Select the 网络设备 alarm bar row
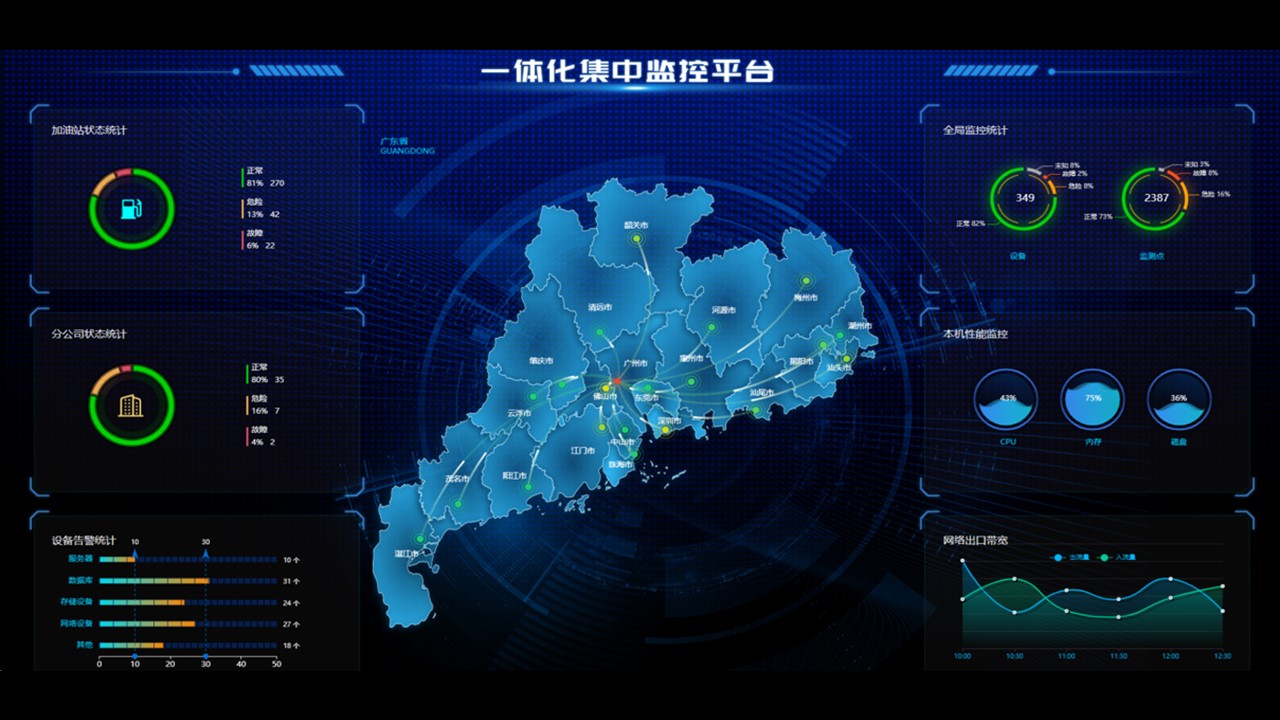 147,624
